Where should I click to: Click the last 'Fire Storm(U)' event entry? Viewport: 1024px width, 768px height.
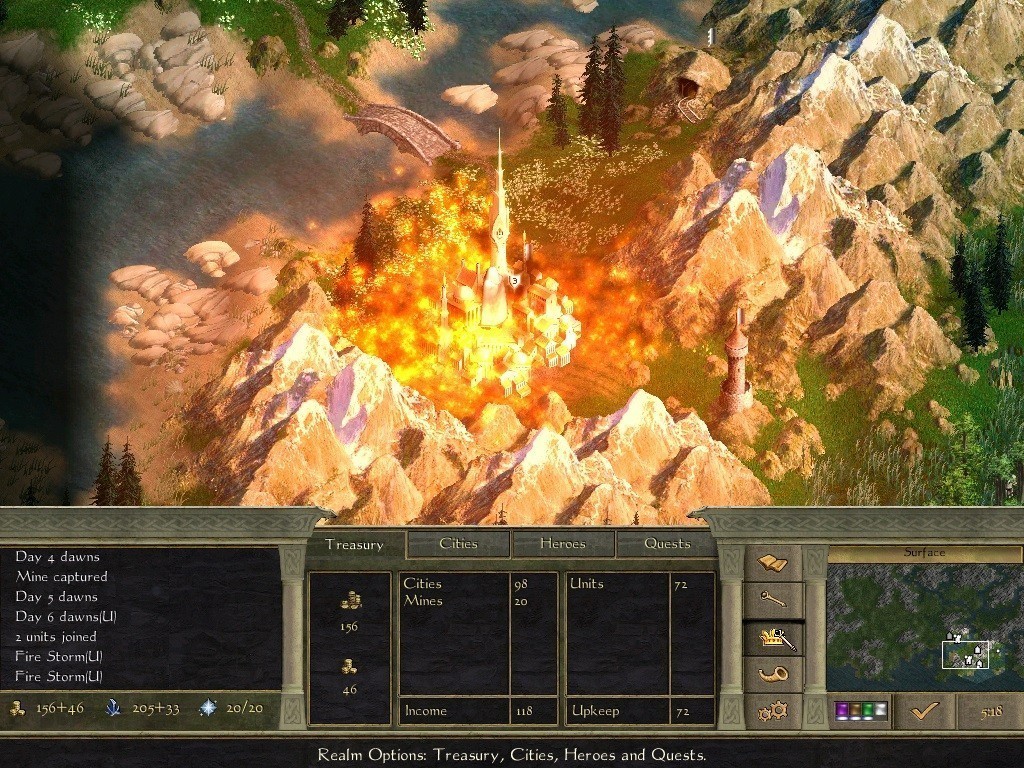tap(59, 677)
